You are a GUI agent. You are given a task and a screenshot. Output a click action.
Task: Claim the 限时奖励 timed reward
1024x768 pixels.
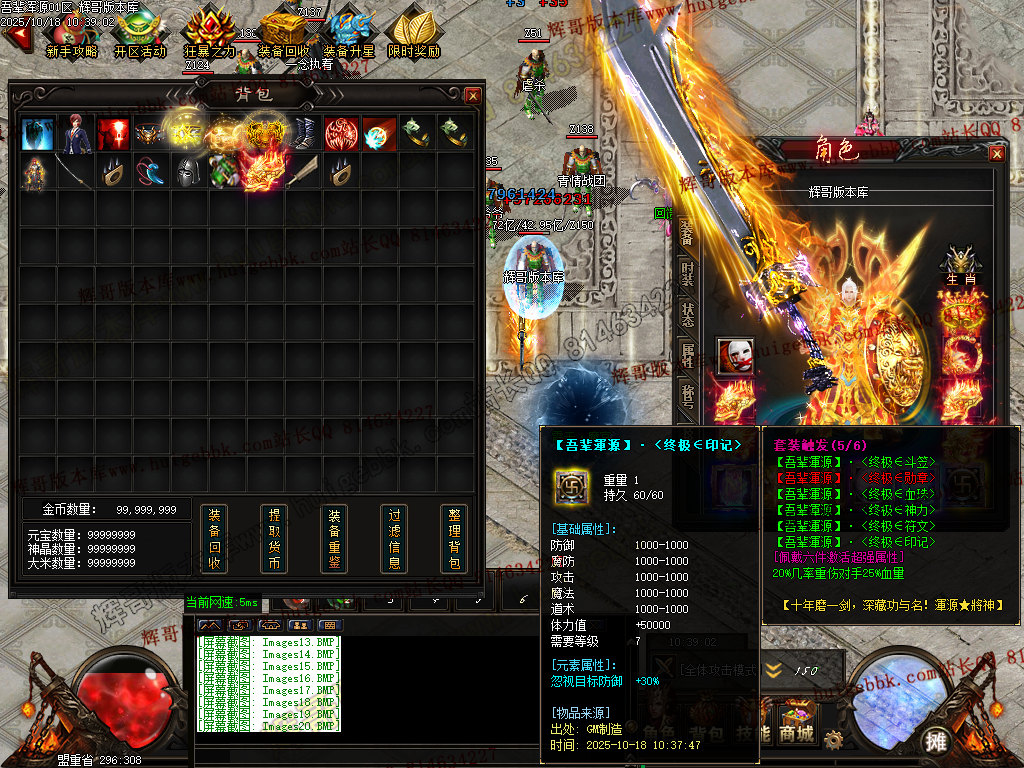414,36
